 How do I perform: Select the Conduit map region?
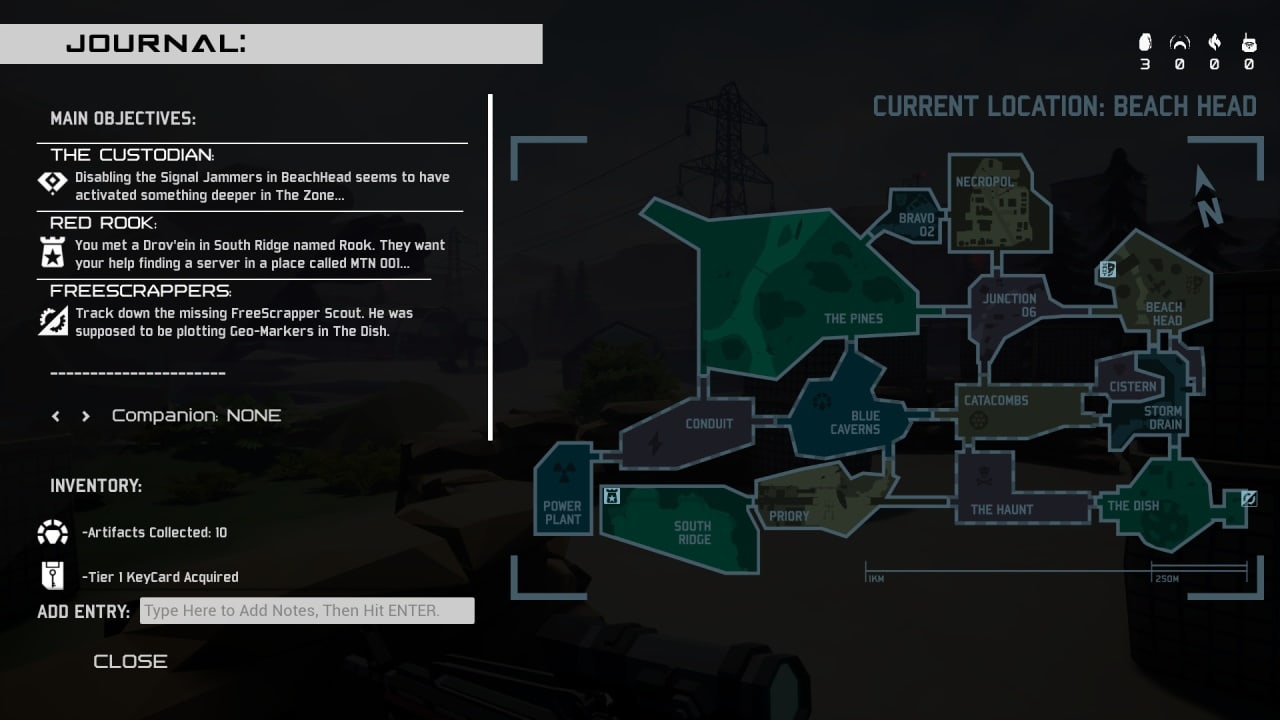tap(700, 432)
